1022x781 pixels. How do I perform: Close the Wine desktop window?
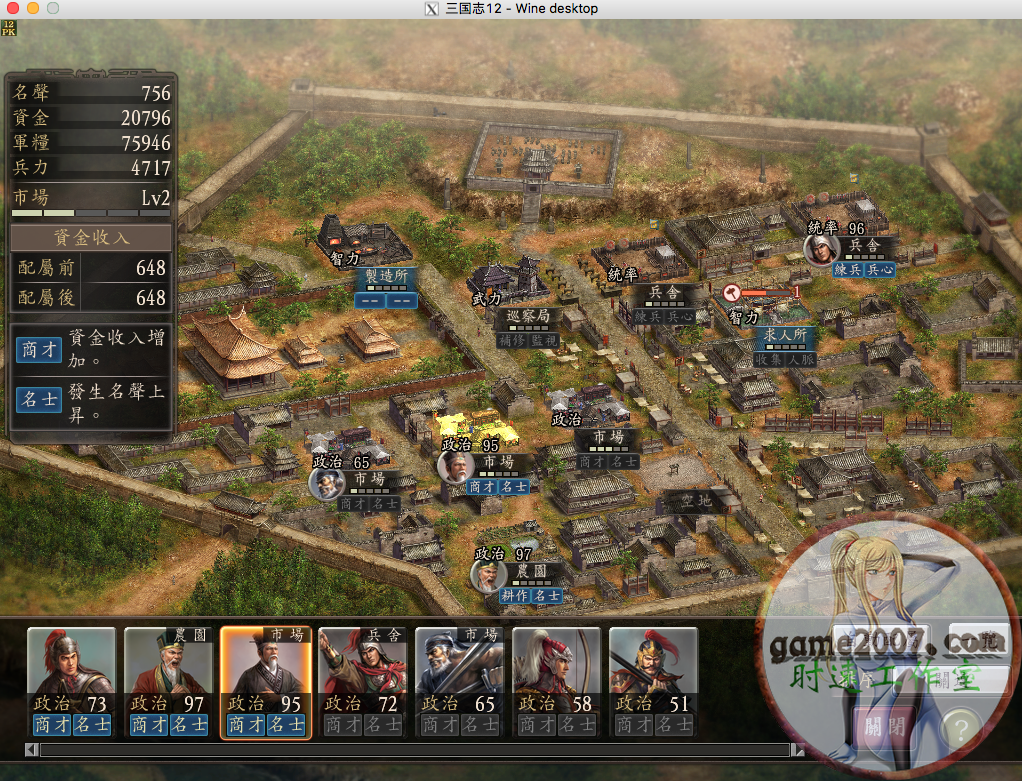click(x=14, y=8)
